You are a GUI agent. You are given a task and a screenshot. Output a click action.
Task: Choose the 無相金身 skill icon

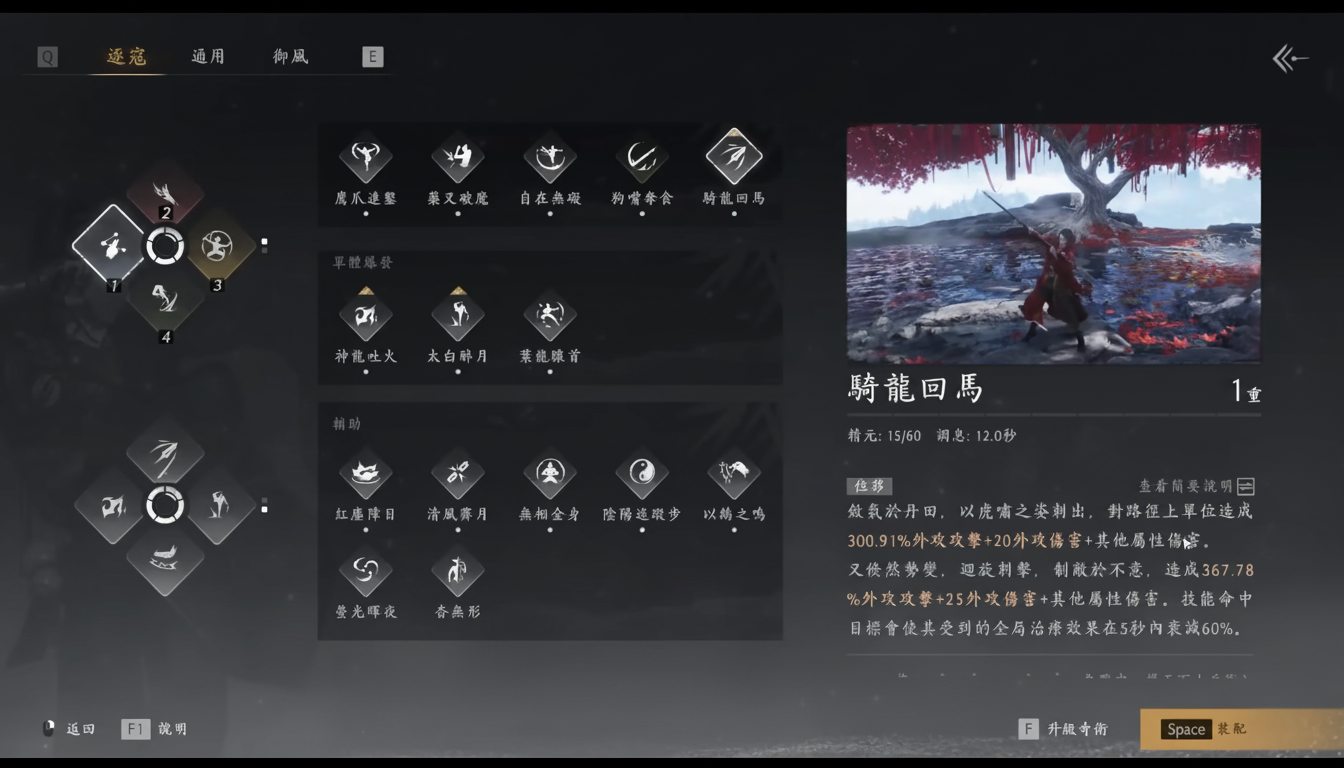coord(549,476)
